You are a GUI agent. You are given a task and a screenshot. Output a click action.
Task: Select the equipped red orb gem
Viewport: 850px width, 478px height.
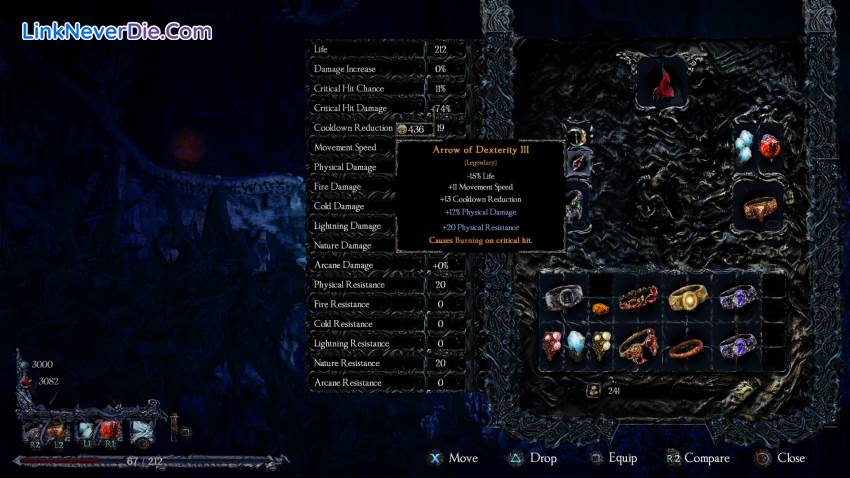770,147
